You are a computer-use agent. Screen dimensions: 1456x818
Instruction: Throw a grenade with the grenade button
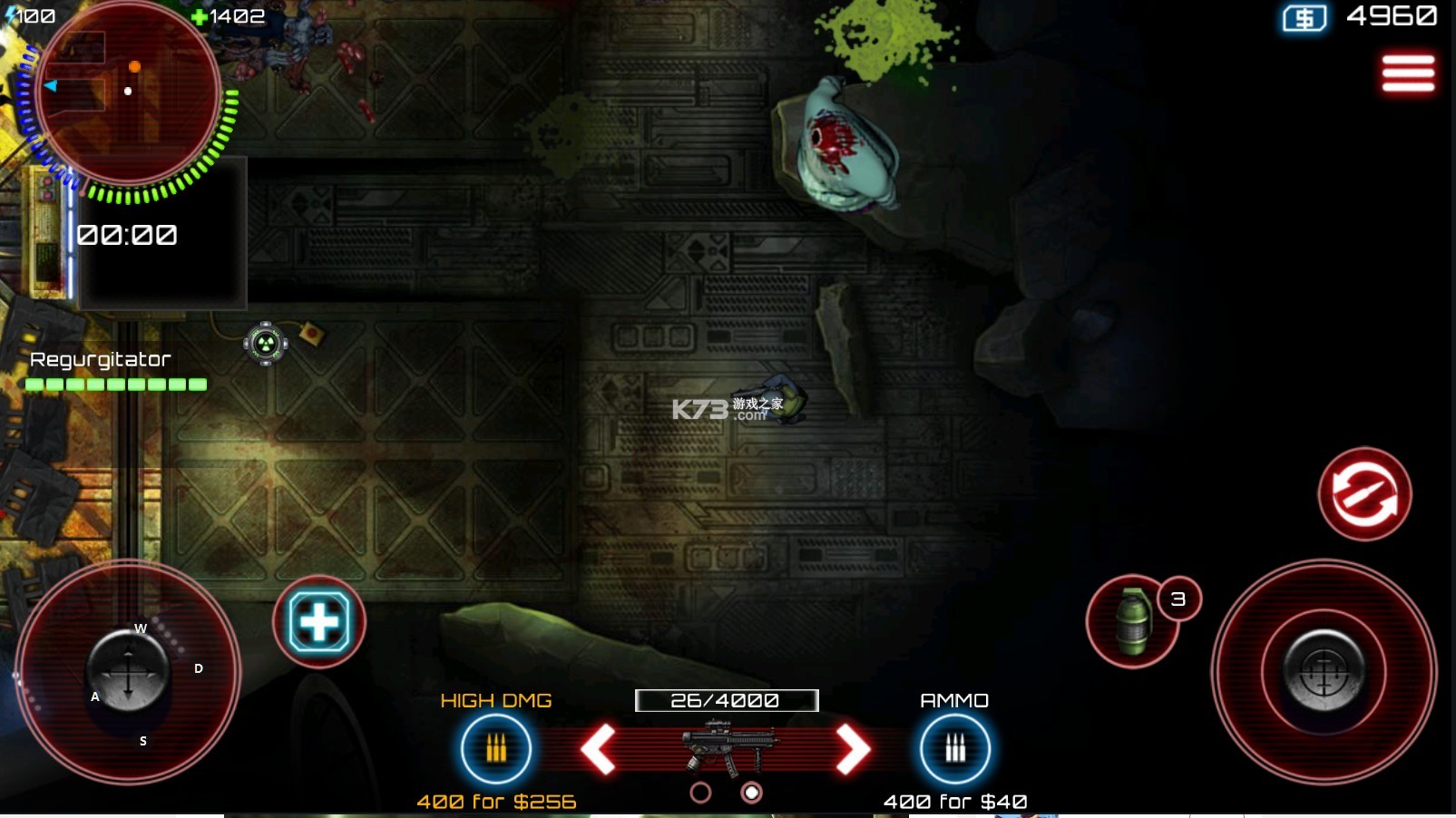pyautogui.click(x=1132, y=622)
